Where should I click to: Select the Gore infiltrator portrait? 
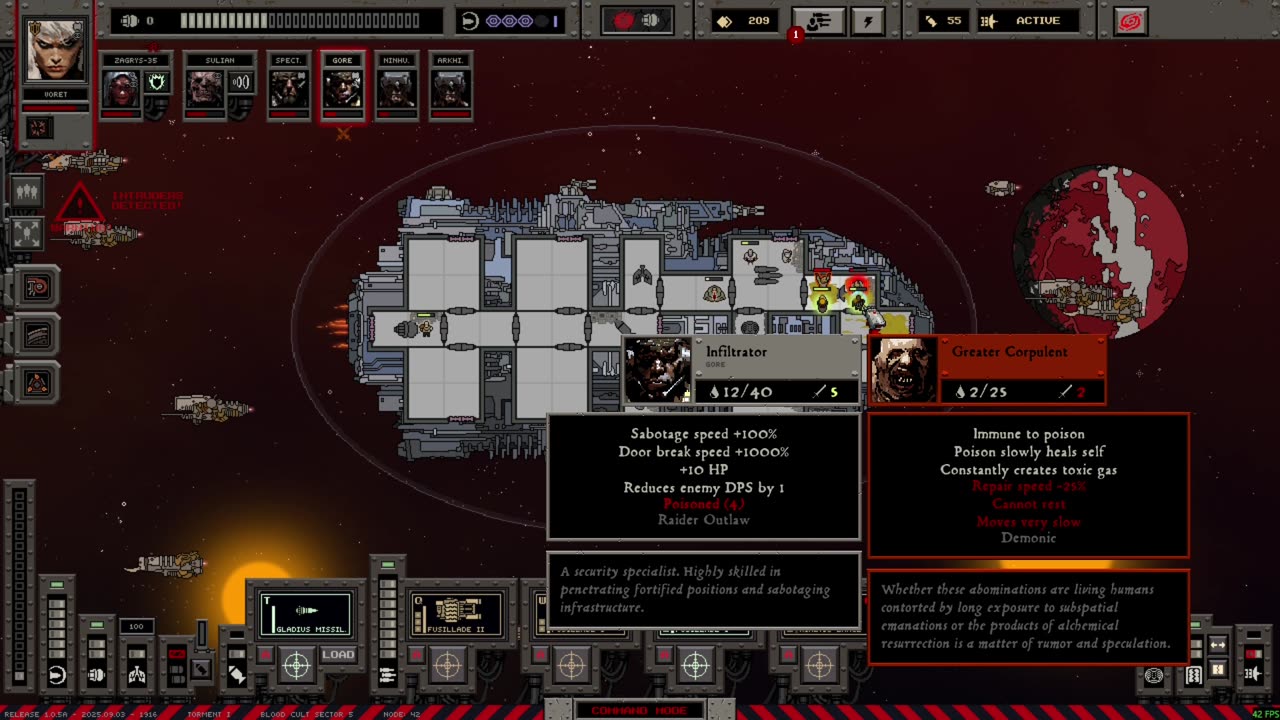(x=342, y=89)
